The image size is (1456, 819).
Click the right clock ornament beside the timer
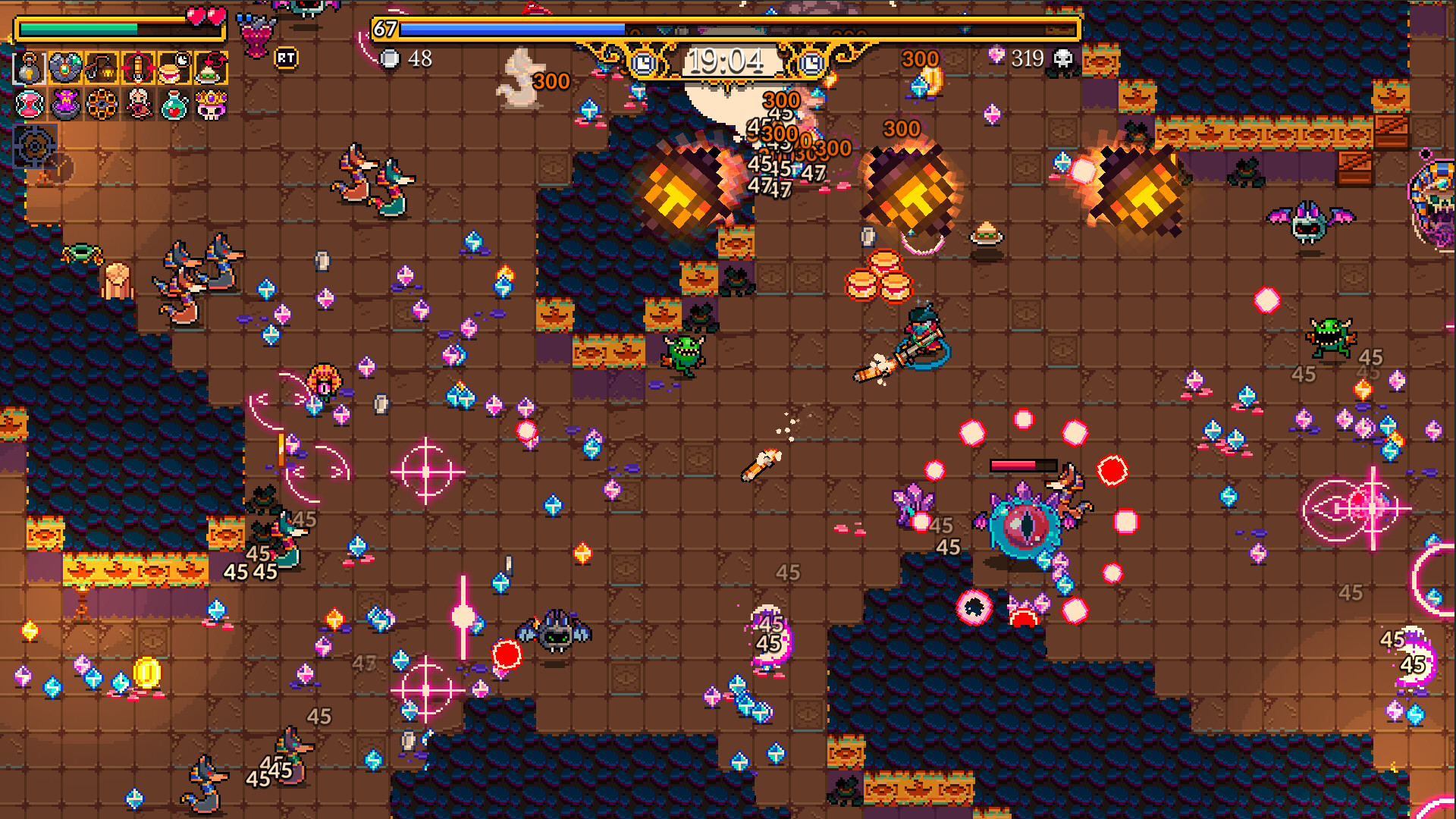(x=813, y=64)
